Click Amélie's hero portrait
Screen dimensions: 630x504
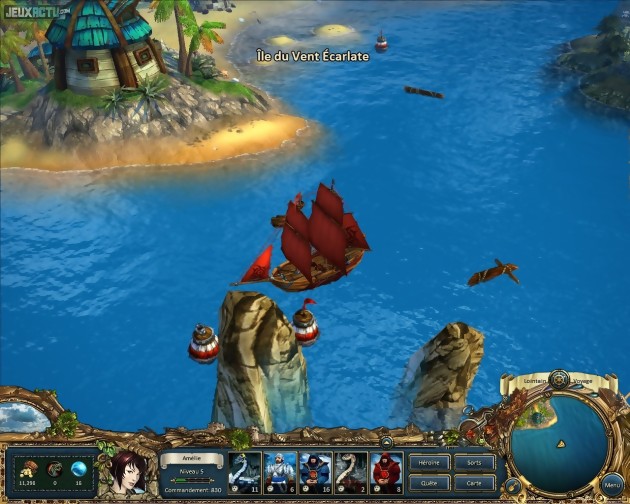[127, 472]
